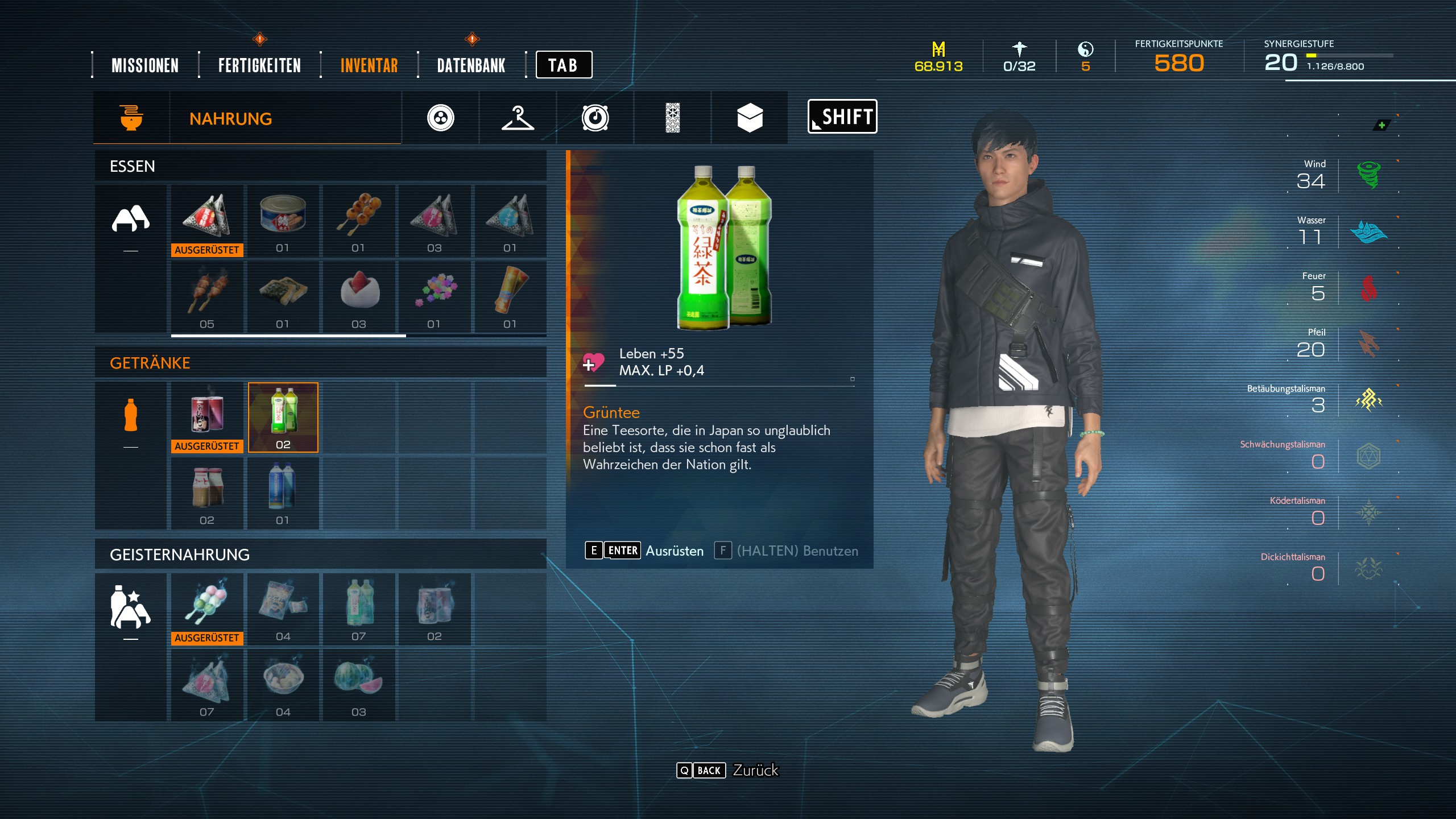This screenshot has height=819, width=1456.
Task: Pick the colorful konpeito candy slot
Action: (435, 297)
